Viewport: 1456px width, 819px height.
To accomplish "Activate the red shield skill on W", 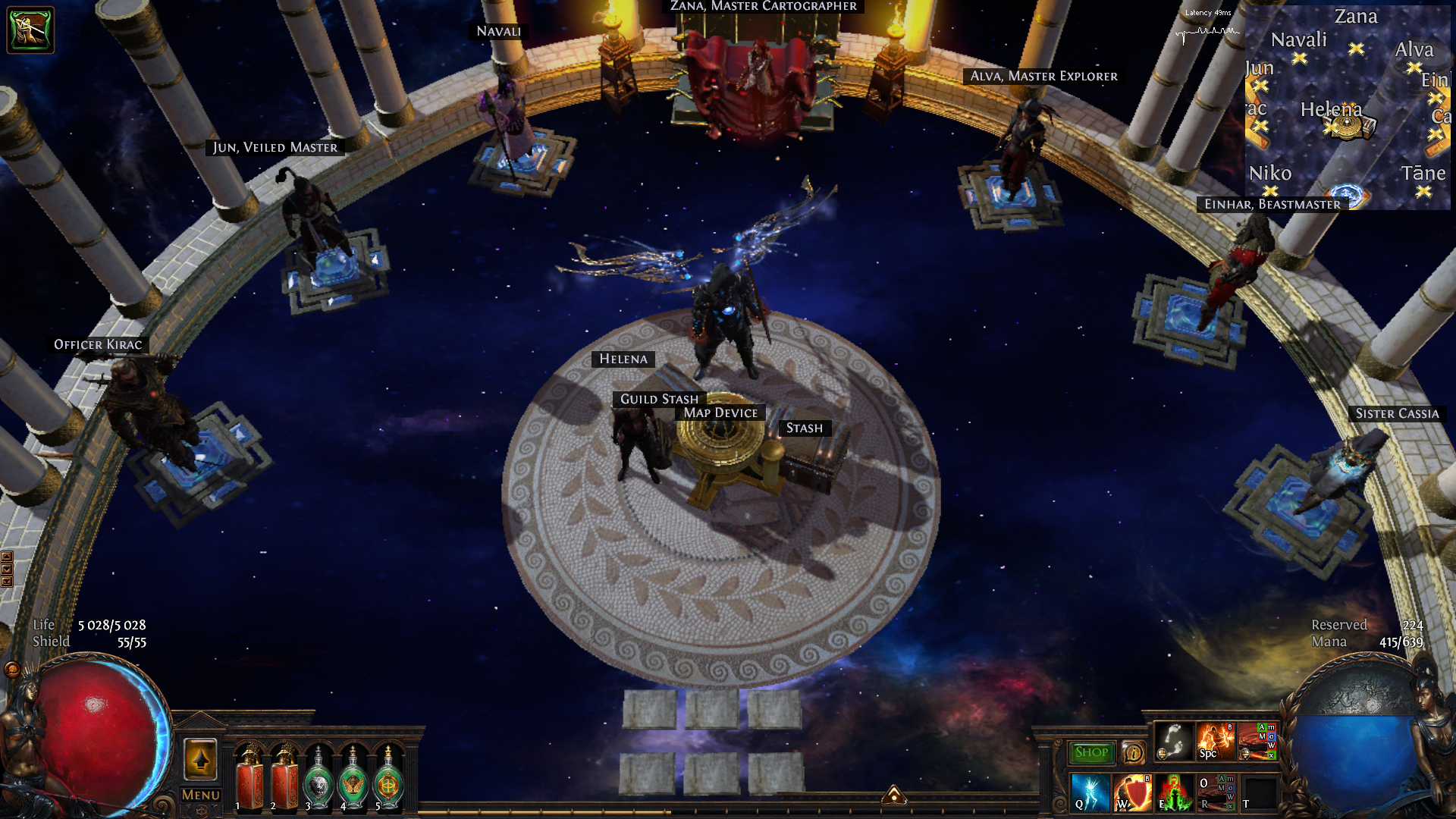I will [1133, 792].
